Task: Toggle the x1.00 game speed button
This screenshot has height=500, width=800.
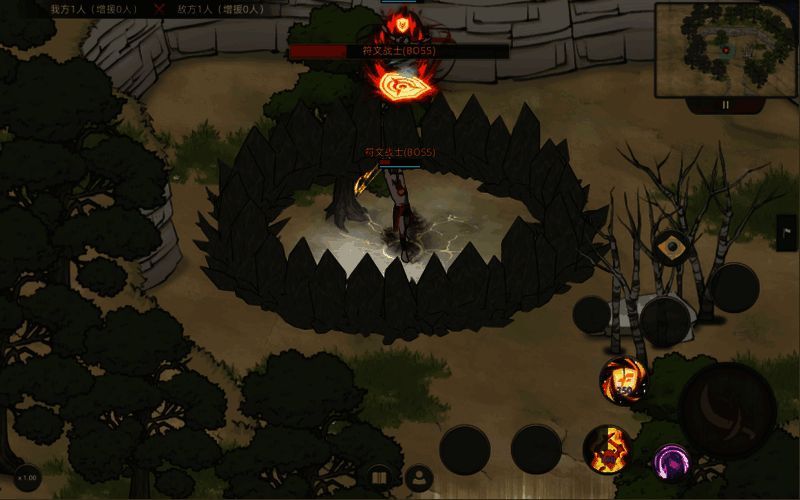Action: click(27, 478)
